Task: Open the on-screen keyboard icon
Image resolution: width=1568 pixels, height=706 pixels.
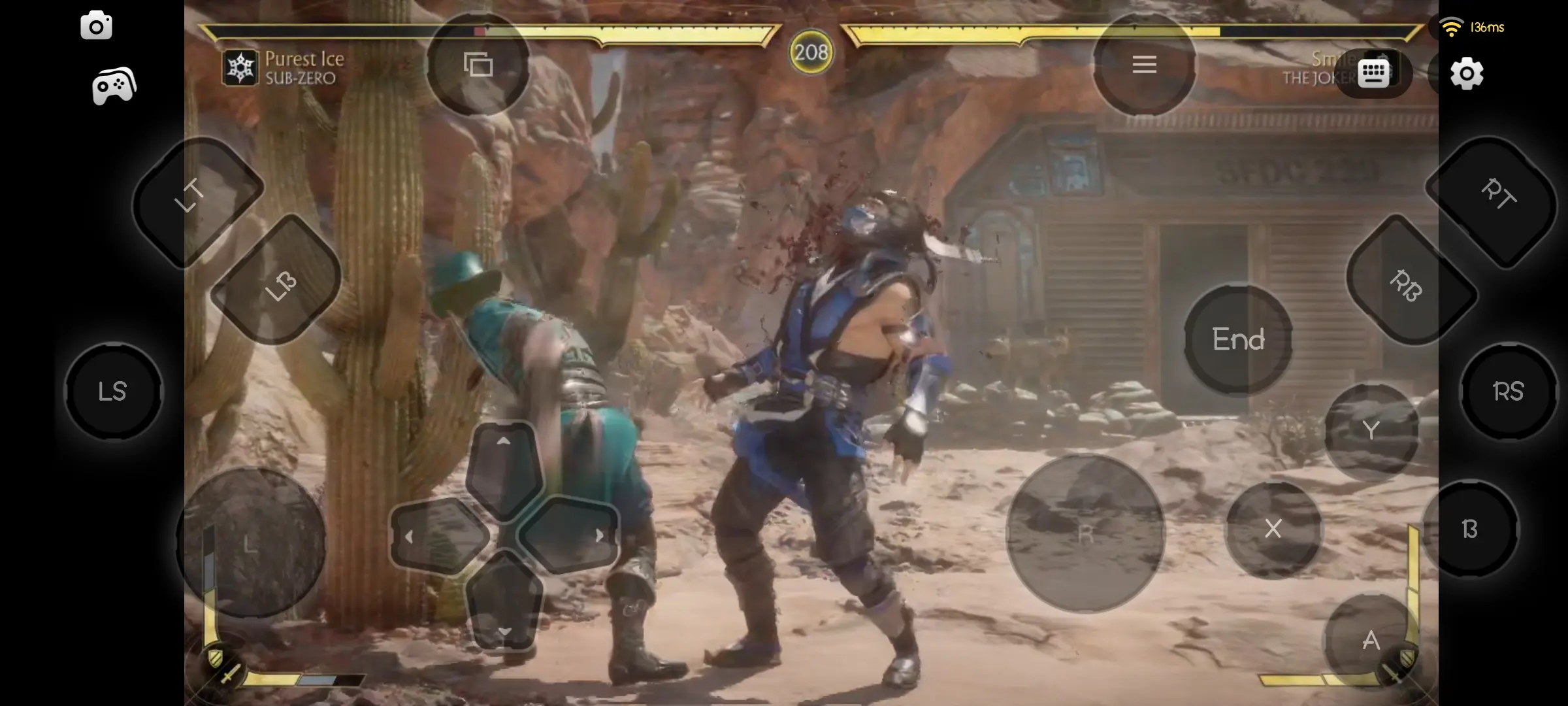Action: pyautogui.click(x=1372, y=73)
